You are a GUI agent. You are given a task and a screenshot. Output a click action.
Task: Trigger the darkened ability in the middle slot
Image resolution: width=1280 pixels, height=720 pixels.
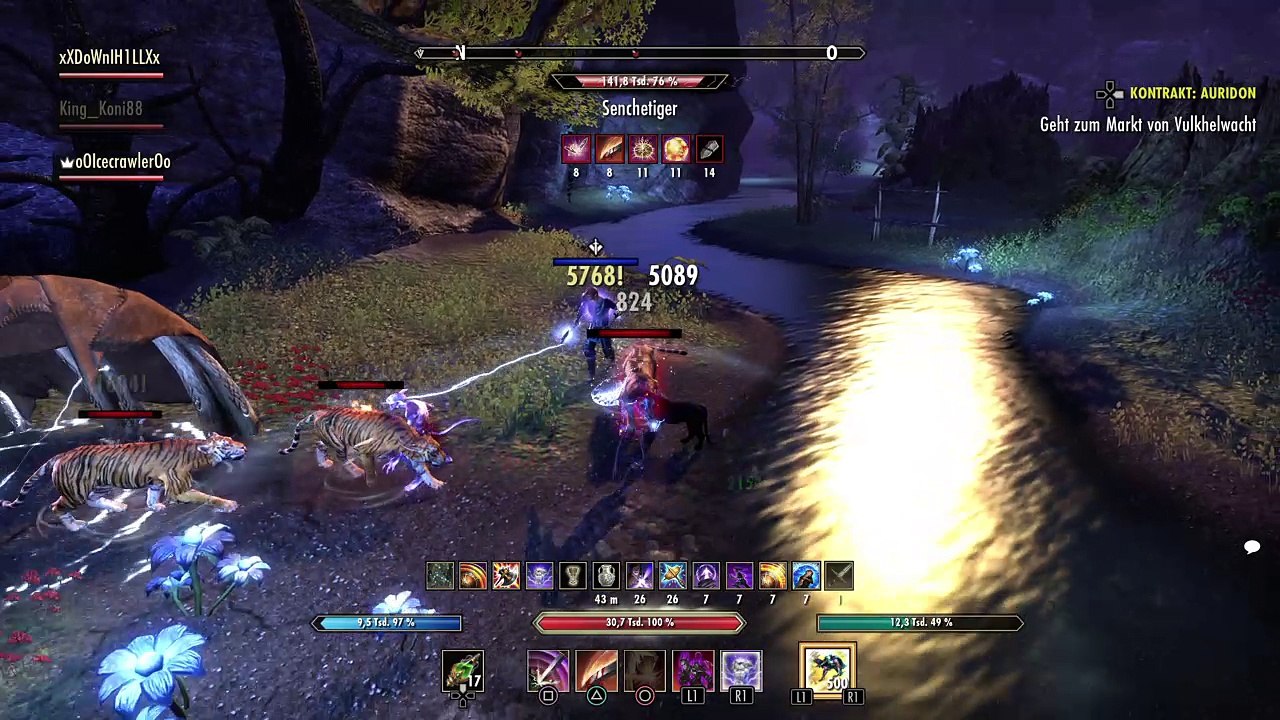pyautogui.click(x=644, y=670)
